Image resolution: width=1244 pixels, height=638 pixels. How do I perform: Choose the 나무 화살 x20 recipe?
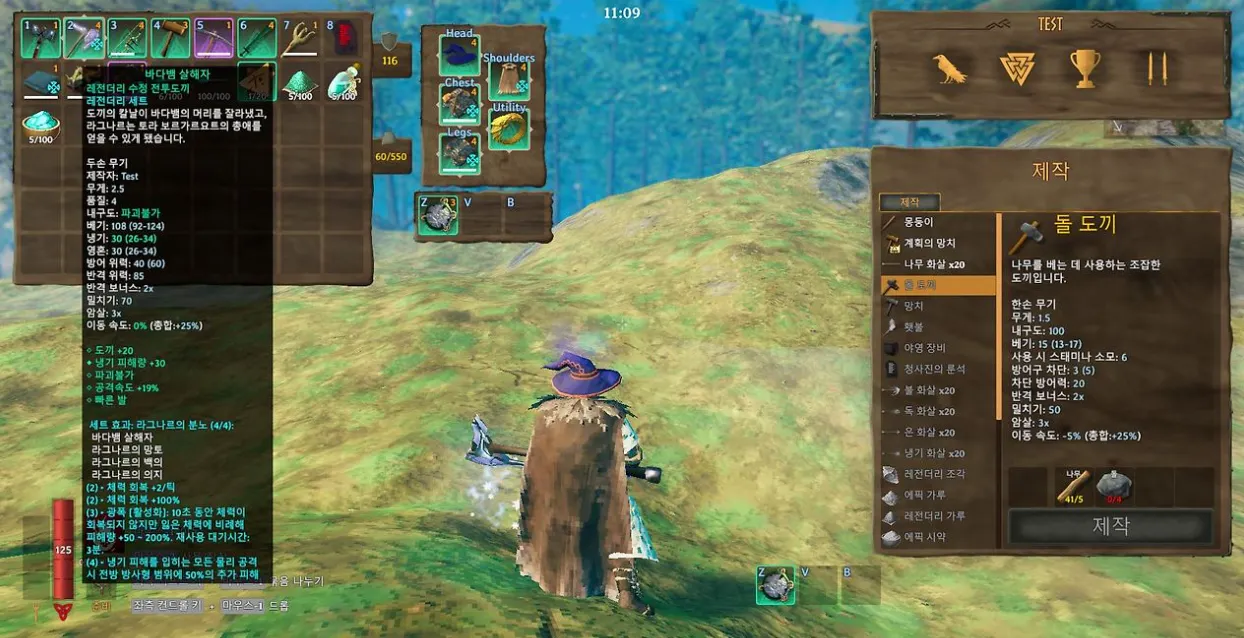pyautogui.click(x=937, y=264)
